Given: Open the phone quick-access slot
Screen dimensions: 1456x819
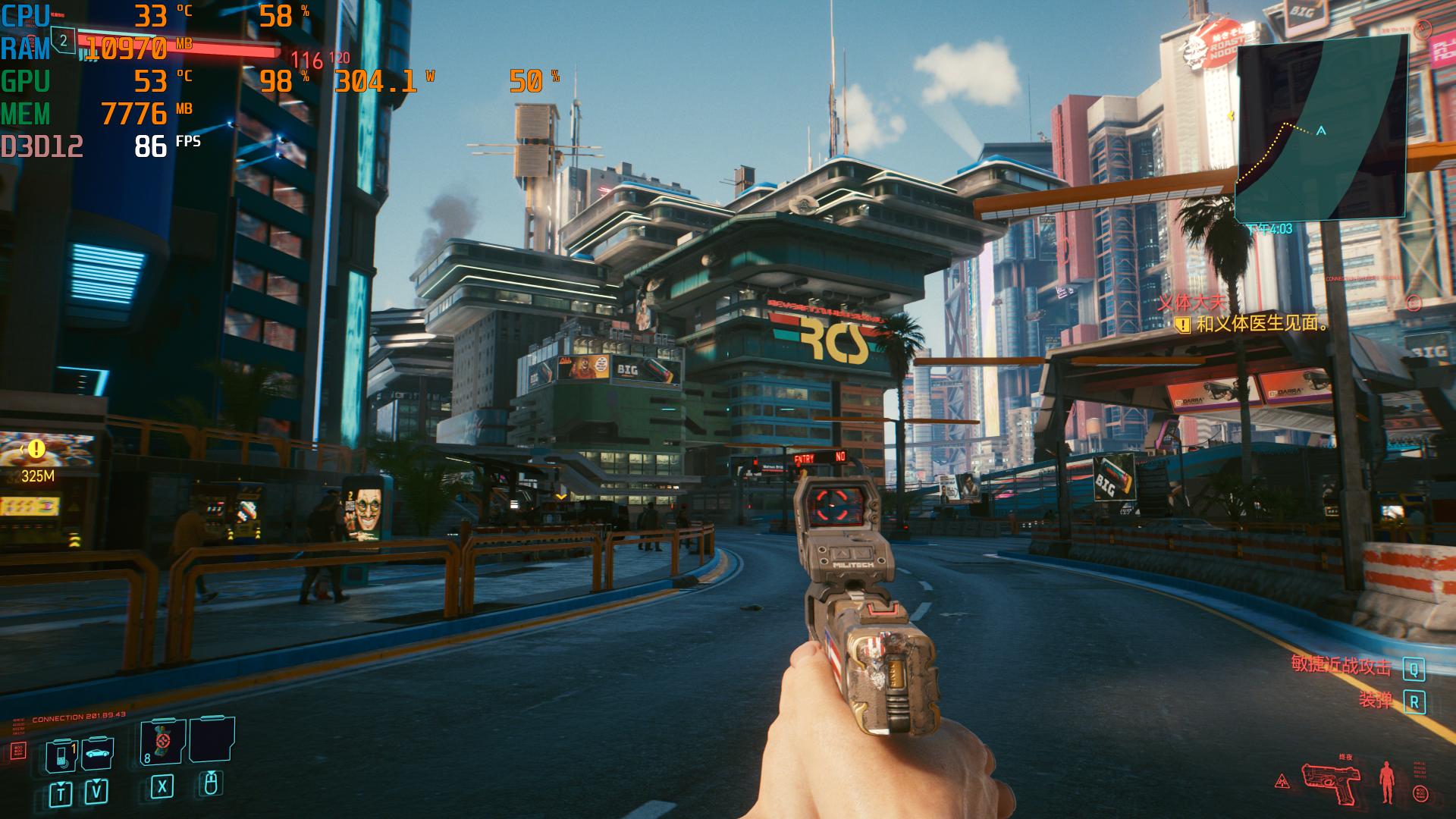Looking at the screenshot, I should coord(61,755).
